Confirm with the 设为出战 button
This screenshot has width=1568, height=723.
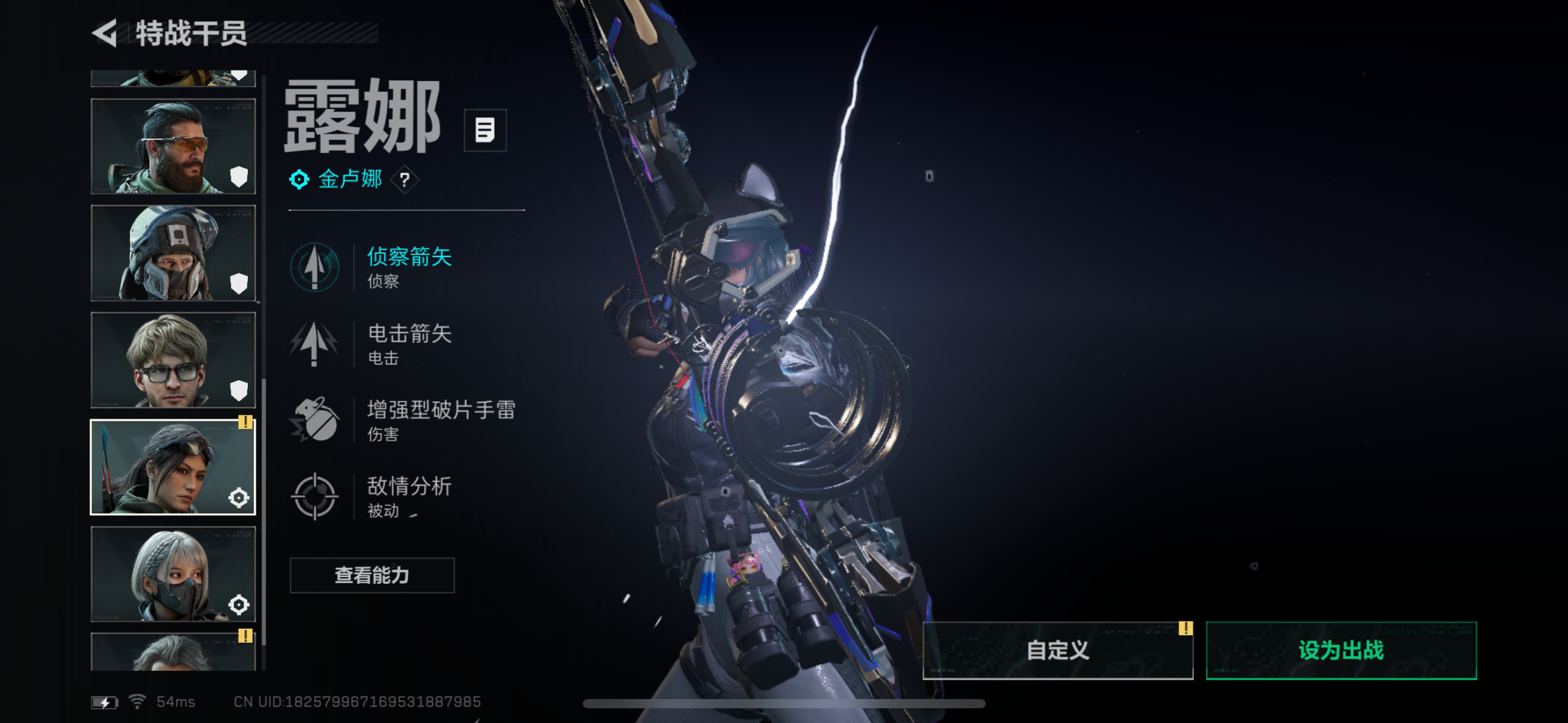tap(1341, 650)
